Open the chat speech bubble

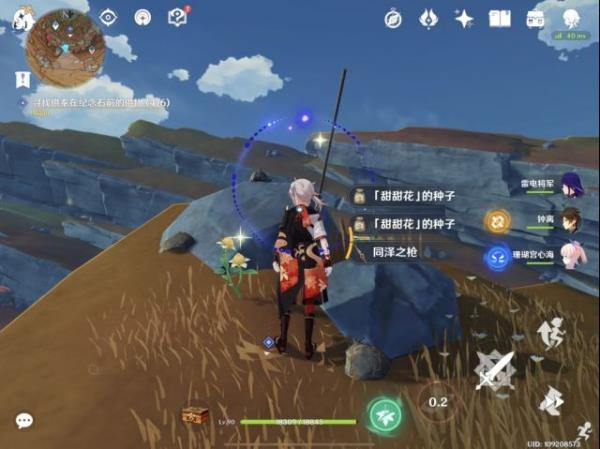tap(24, 421)
